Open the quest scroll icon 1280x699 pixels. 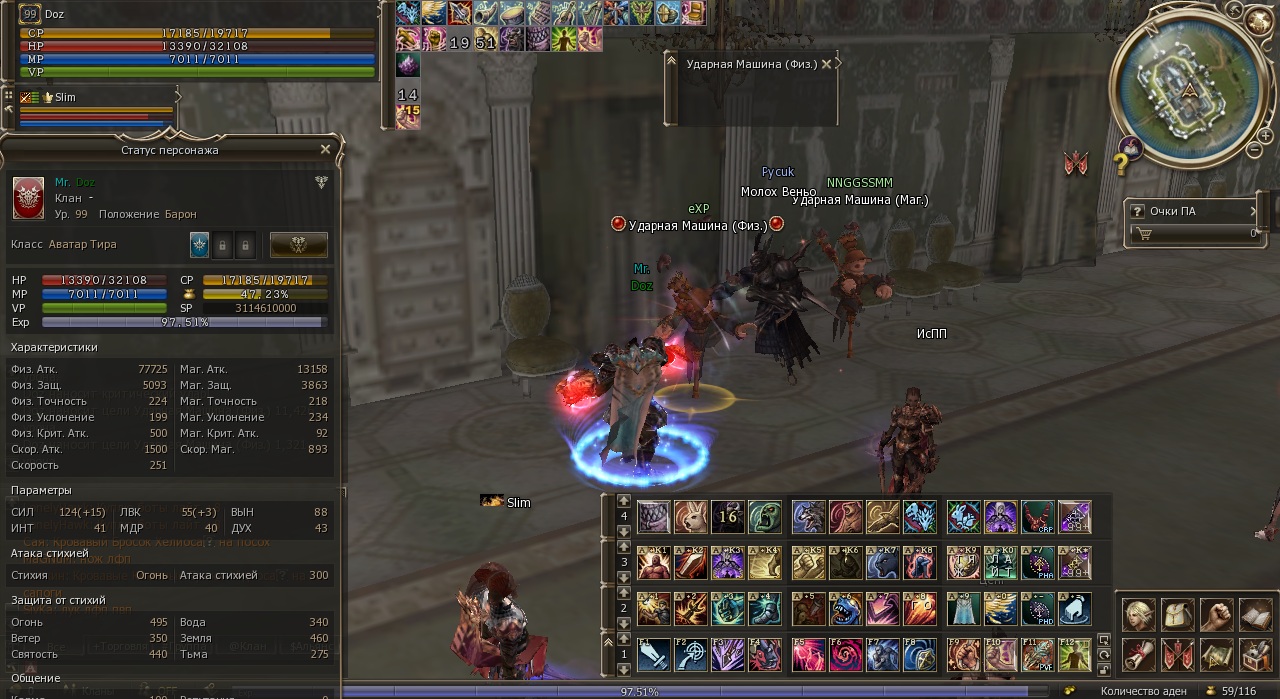tap(1139, 655)
